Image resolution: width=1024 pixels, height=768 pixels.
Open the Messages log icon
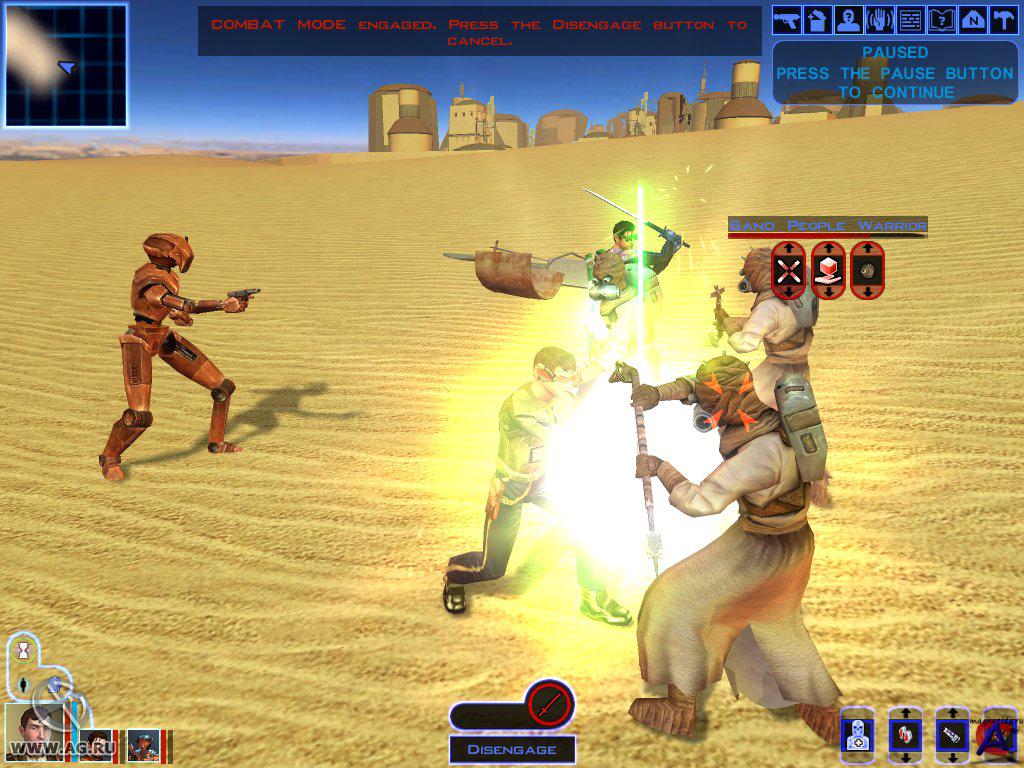pyautogui.click(x=910, y=19)
